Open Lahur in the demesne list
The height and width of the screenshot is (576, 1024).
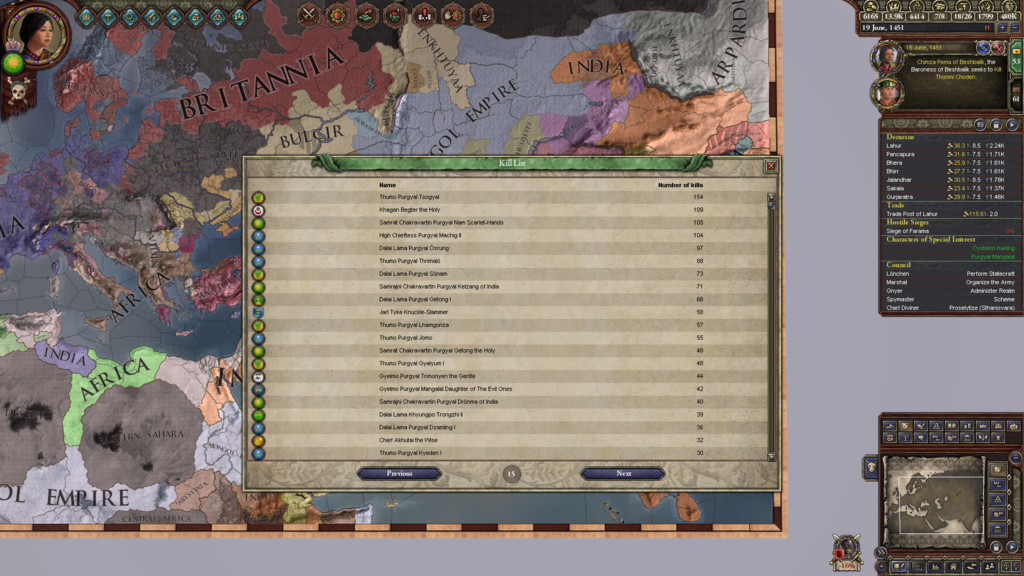click(894, 146)
